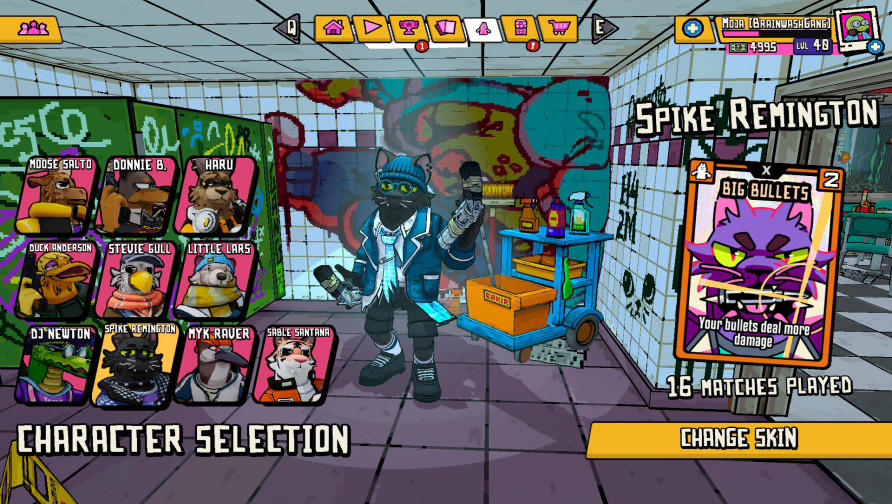
Task: Open the trophy tab
Action: point(408,27)
